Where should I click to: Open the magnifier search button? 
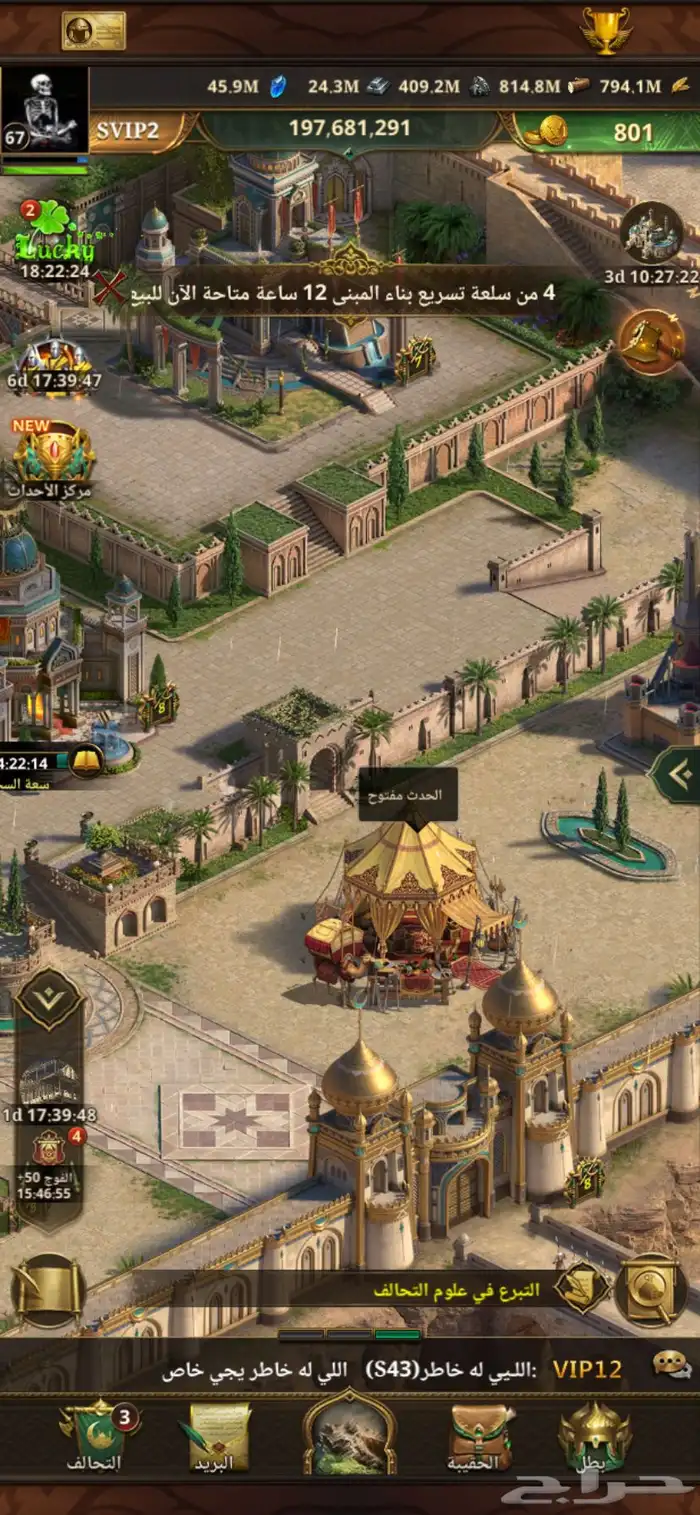(x=650, y=1290)
